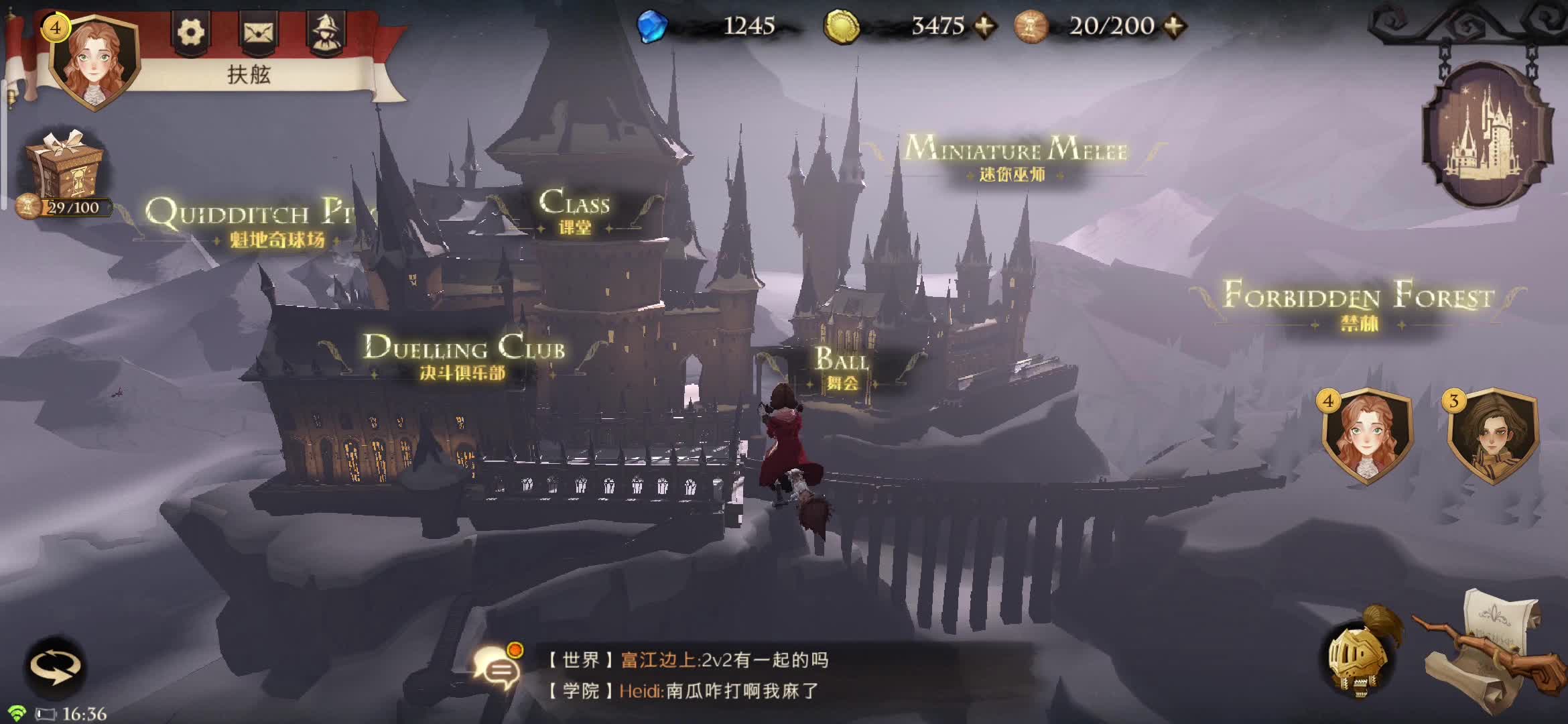Open the Class location

click(x=575, y=208)
